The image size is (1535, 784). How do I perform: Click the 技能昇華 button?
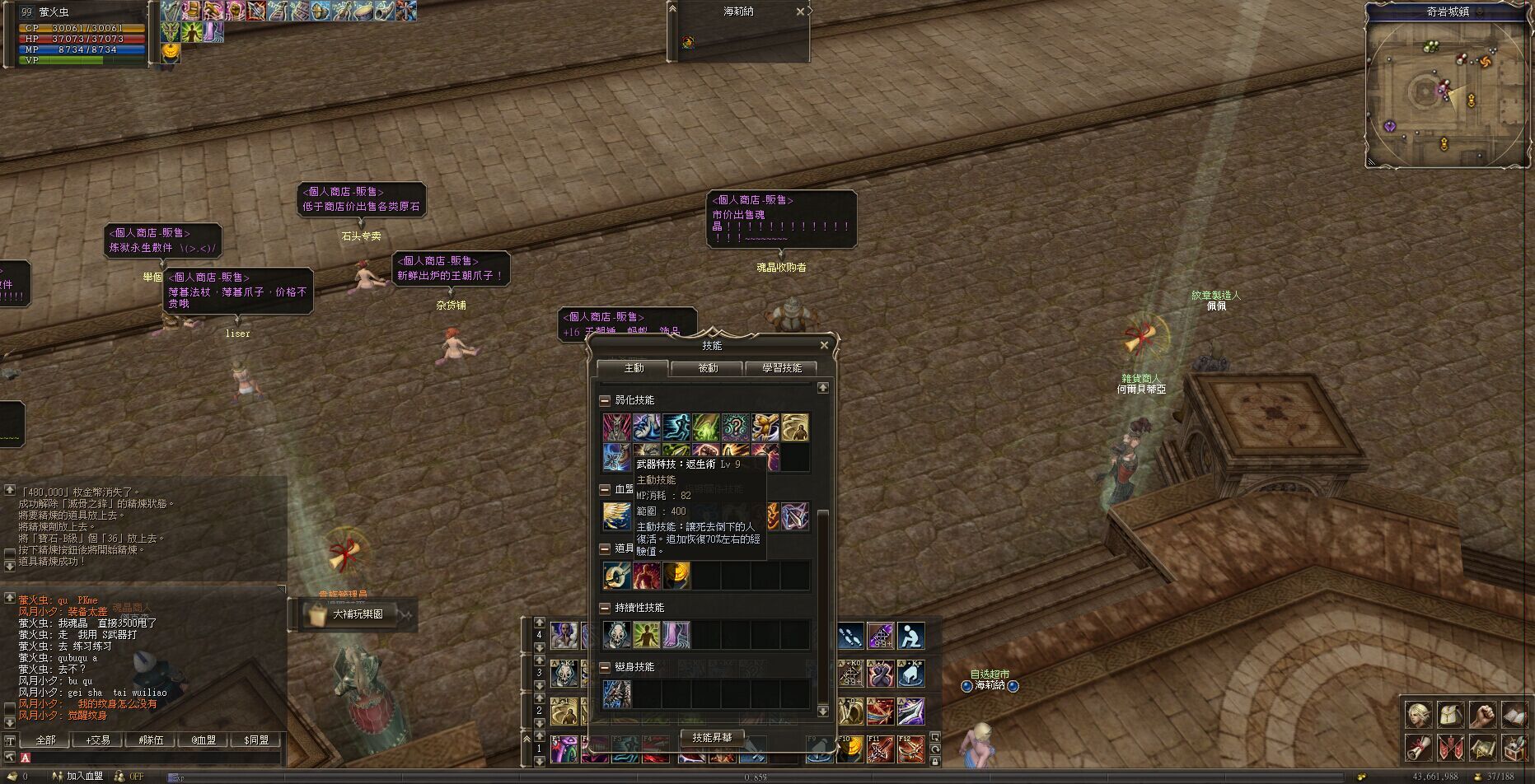pos(712,738)
